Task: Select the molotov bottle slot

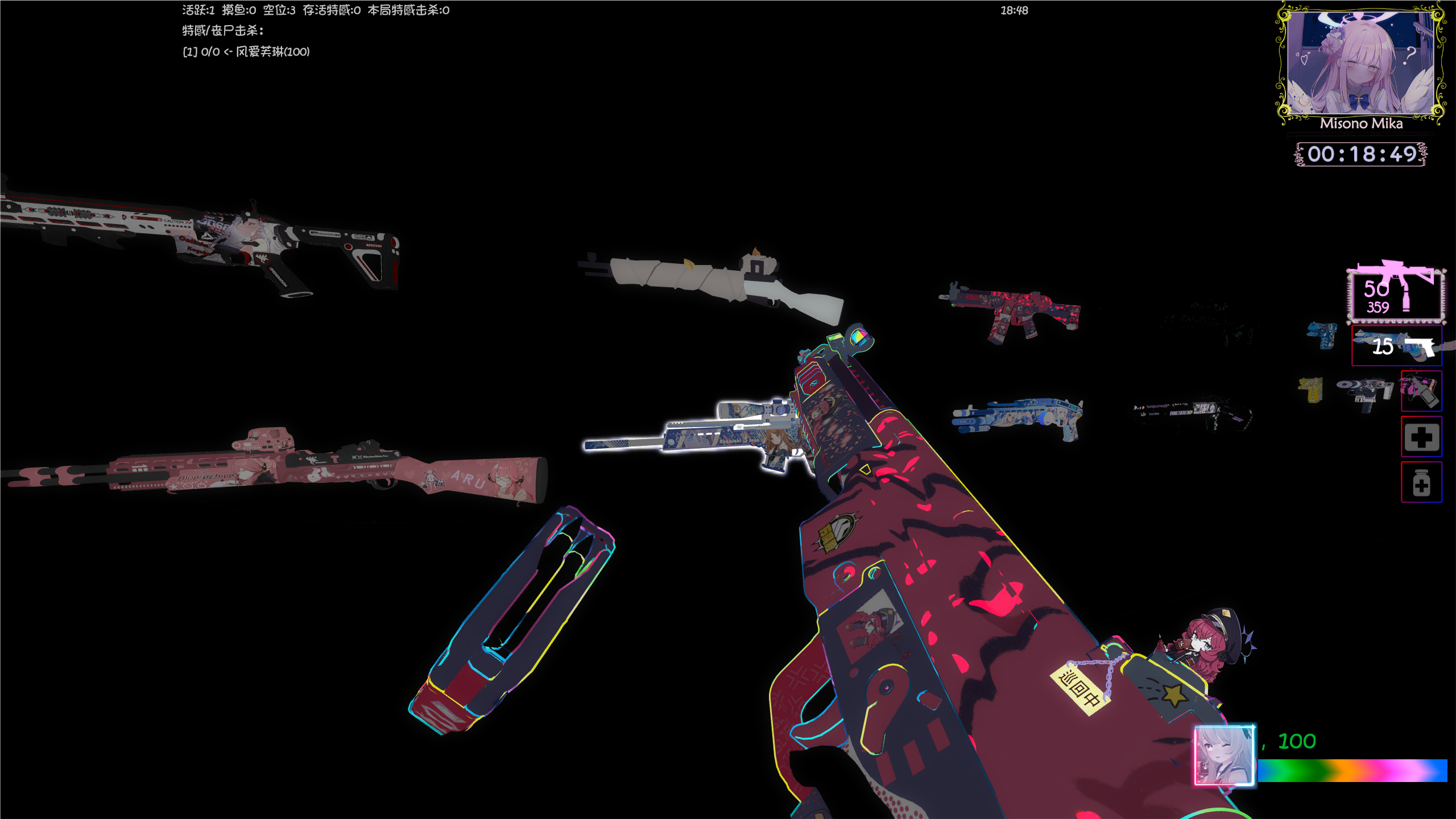Action: [x=1421, y=391]
